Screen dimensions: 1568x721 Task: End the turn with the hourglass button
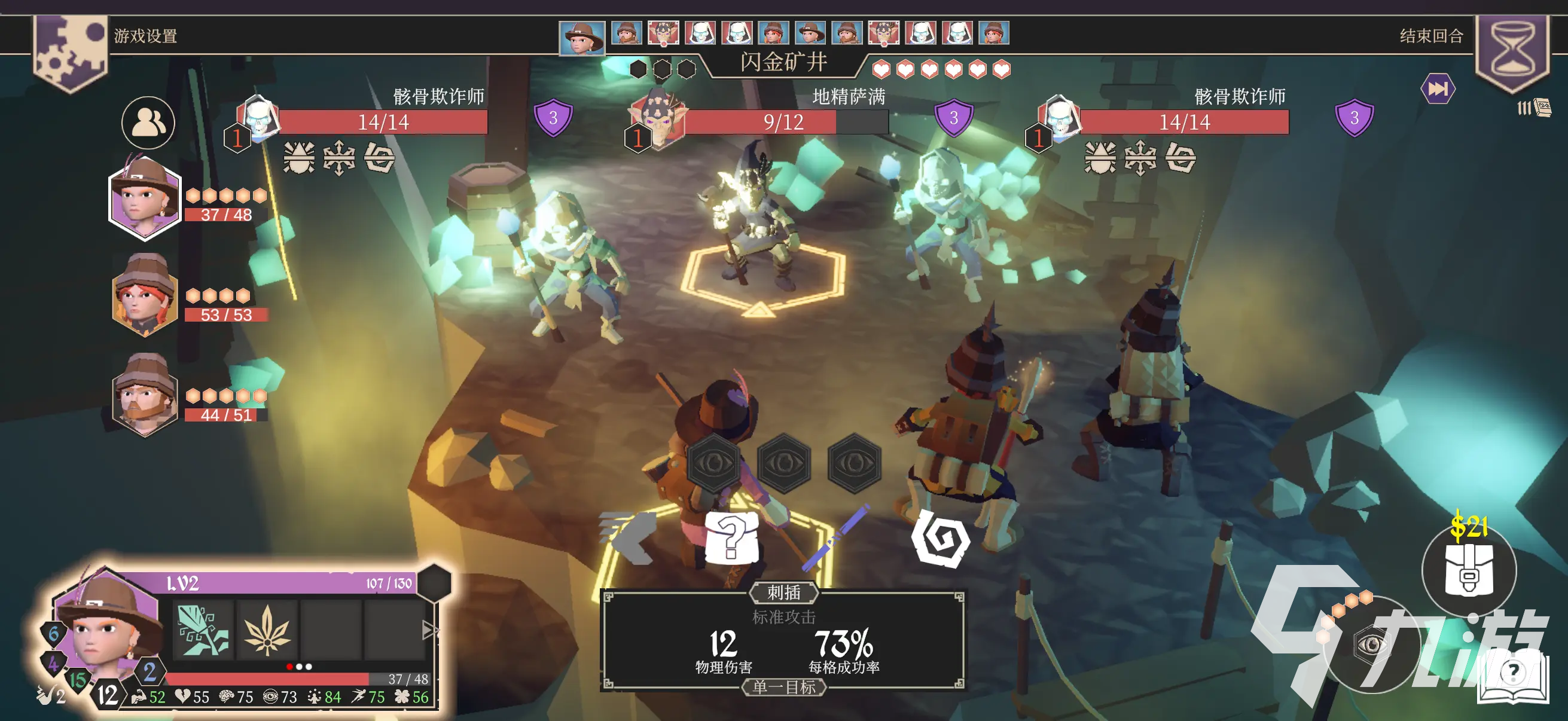[1512, 51]
